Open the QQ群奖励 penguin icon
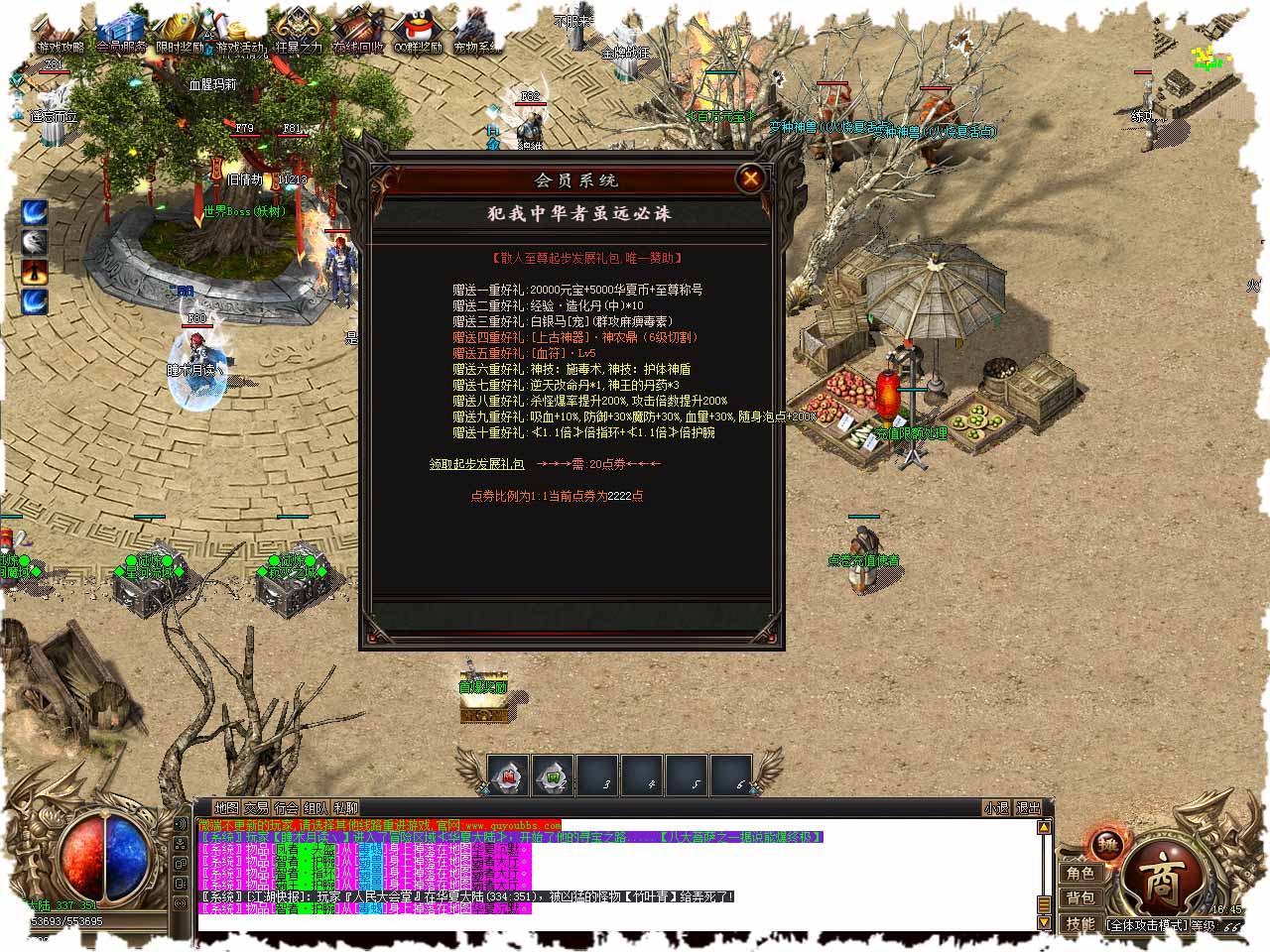This screenshot has width=1270, height=952. (418, 32)
